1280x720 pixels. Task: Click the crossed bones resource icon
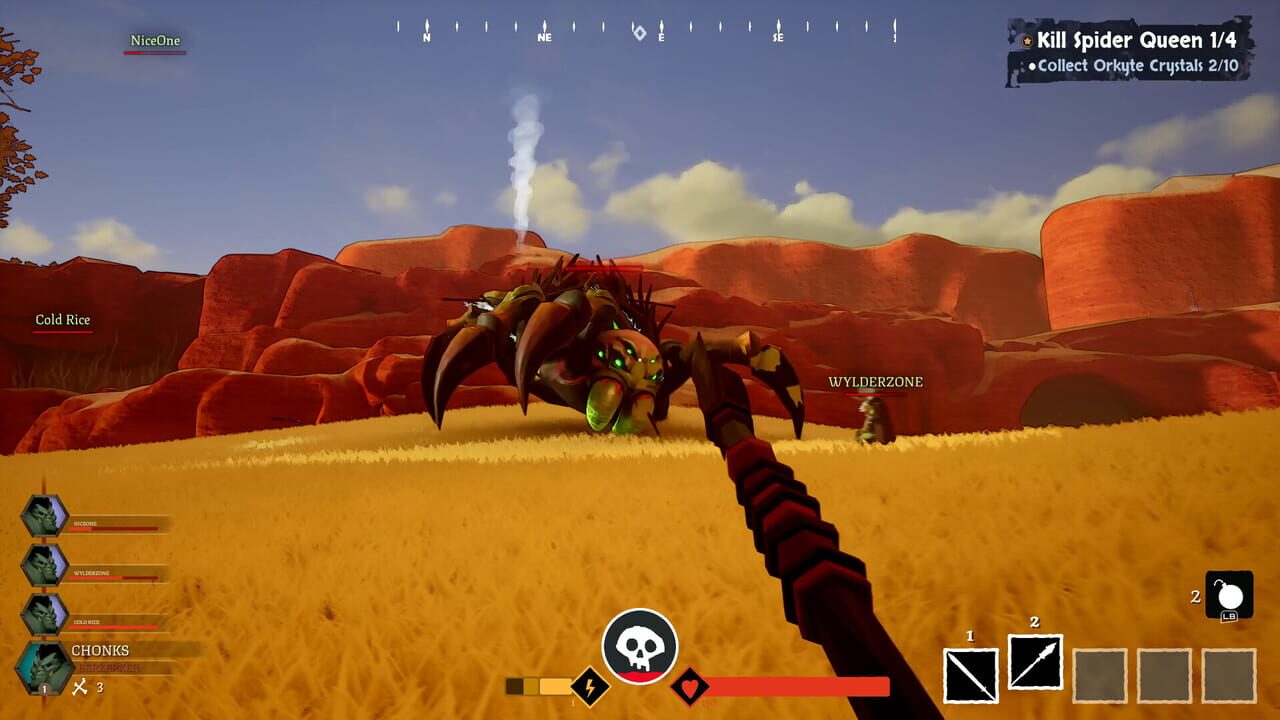click(80, 688)
